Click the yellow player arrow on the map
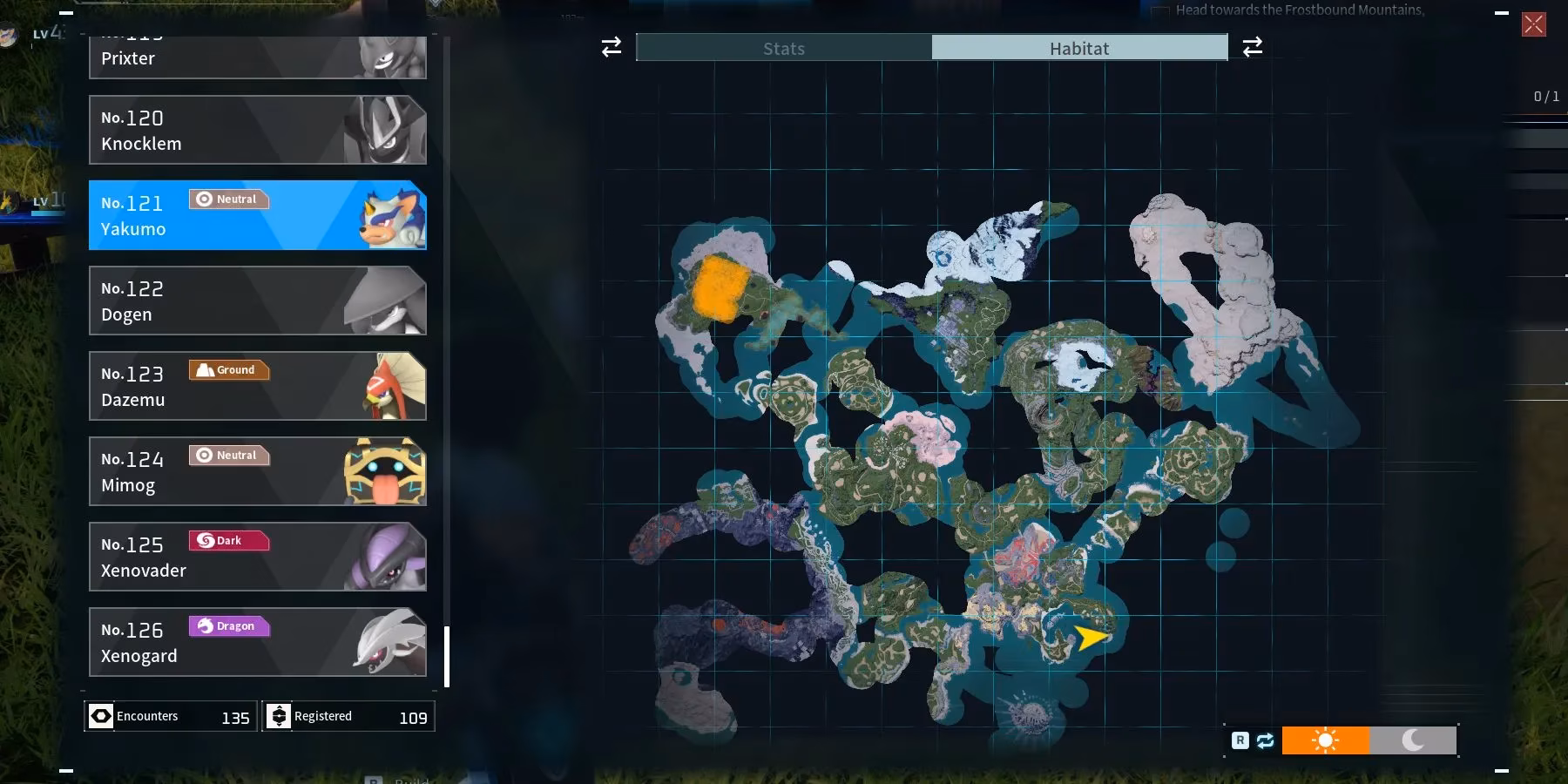 click(1090, 638)
